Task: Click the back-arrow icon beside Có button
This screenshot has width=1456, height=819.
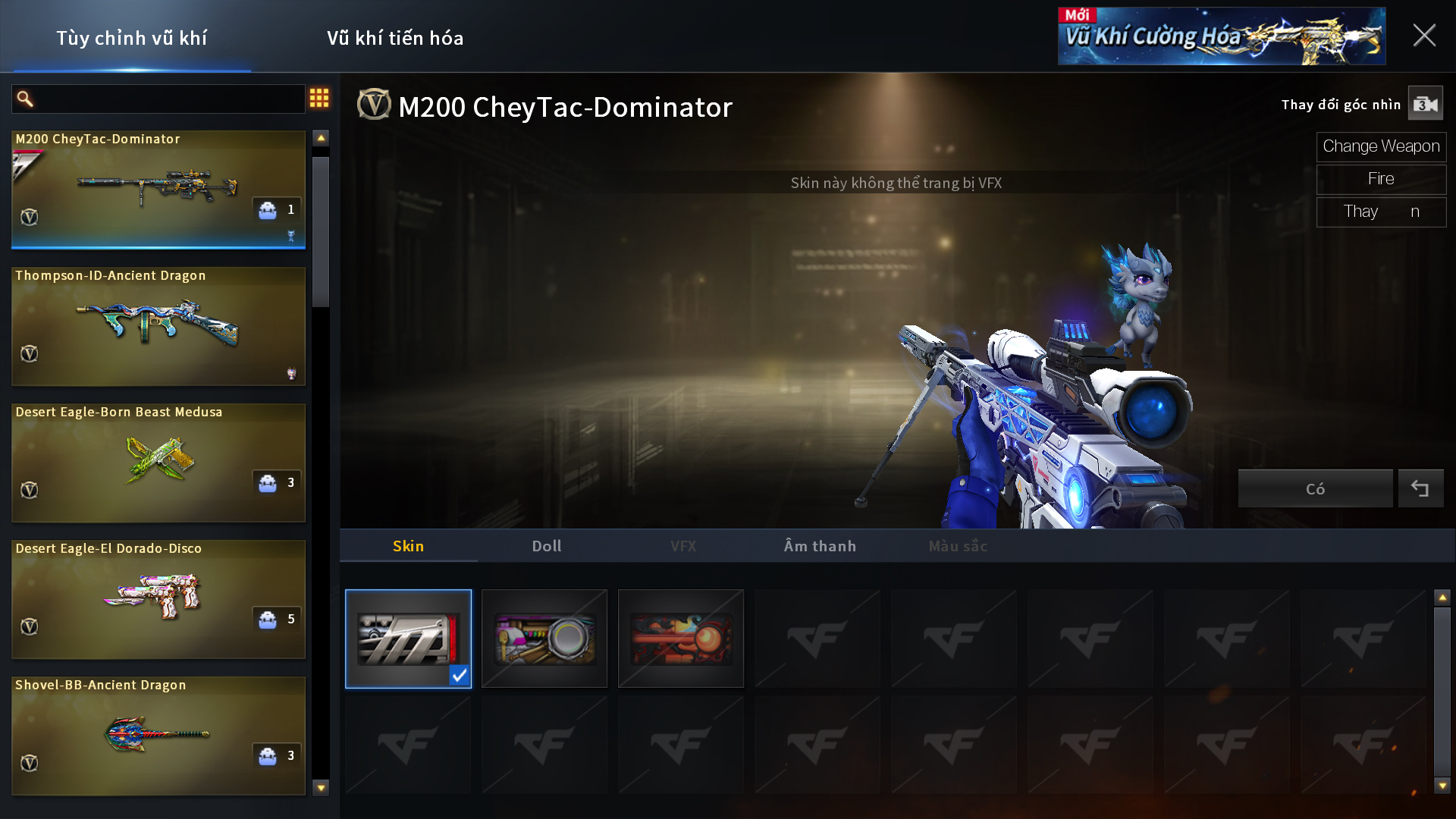Action: [x=1422, y=488]
